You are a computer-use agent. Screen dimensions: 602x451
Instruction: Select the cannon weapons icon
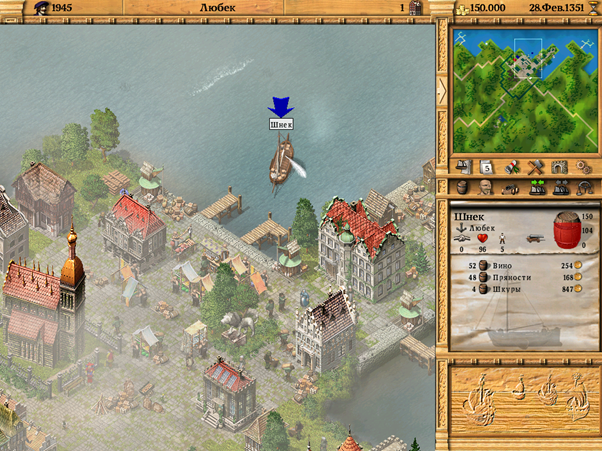tap(511, 187)
